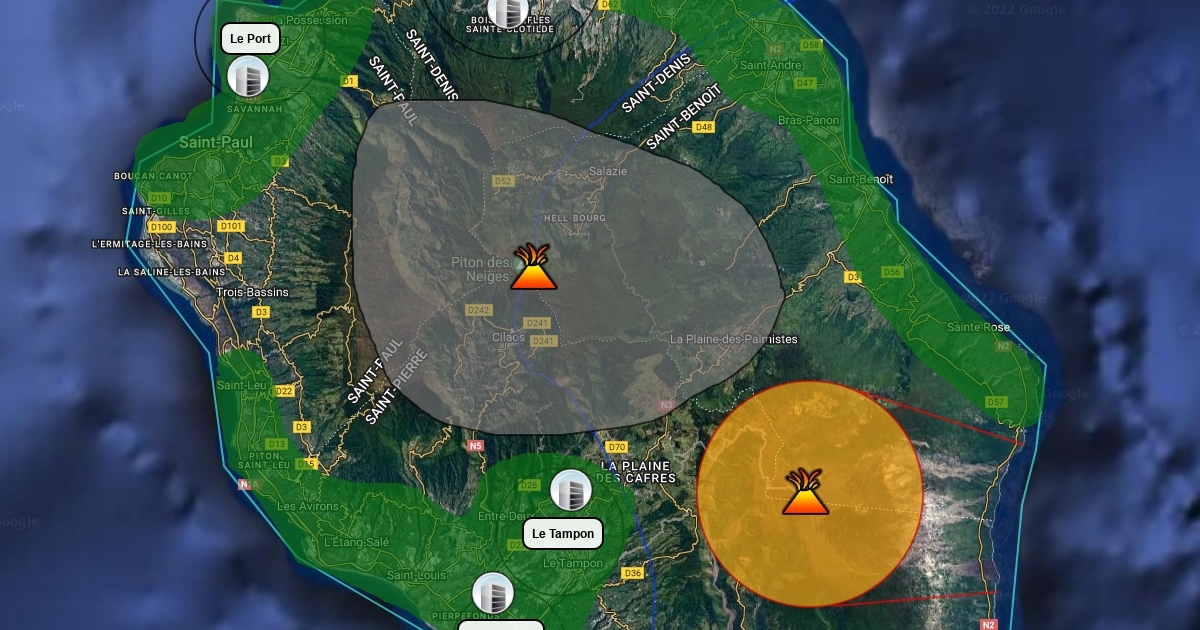Click the volcano marker in the grey zone
The image size is (1200, 630).
533,267
